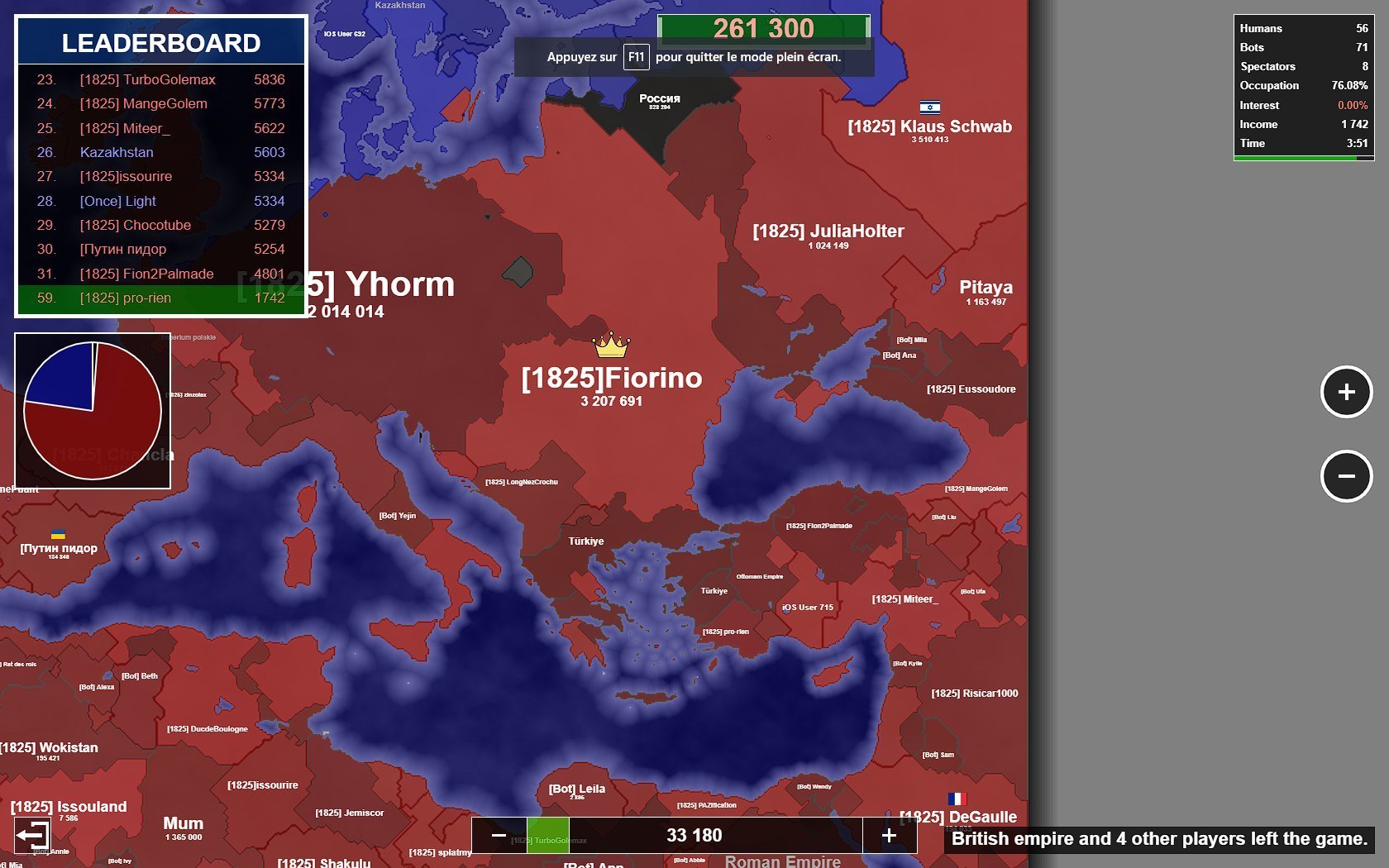Image resolution: width=1389 pixels, height=868 pixels.
Task: Click the LEADERBOARD header
Action: coord(161,43)
